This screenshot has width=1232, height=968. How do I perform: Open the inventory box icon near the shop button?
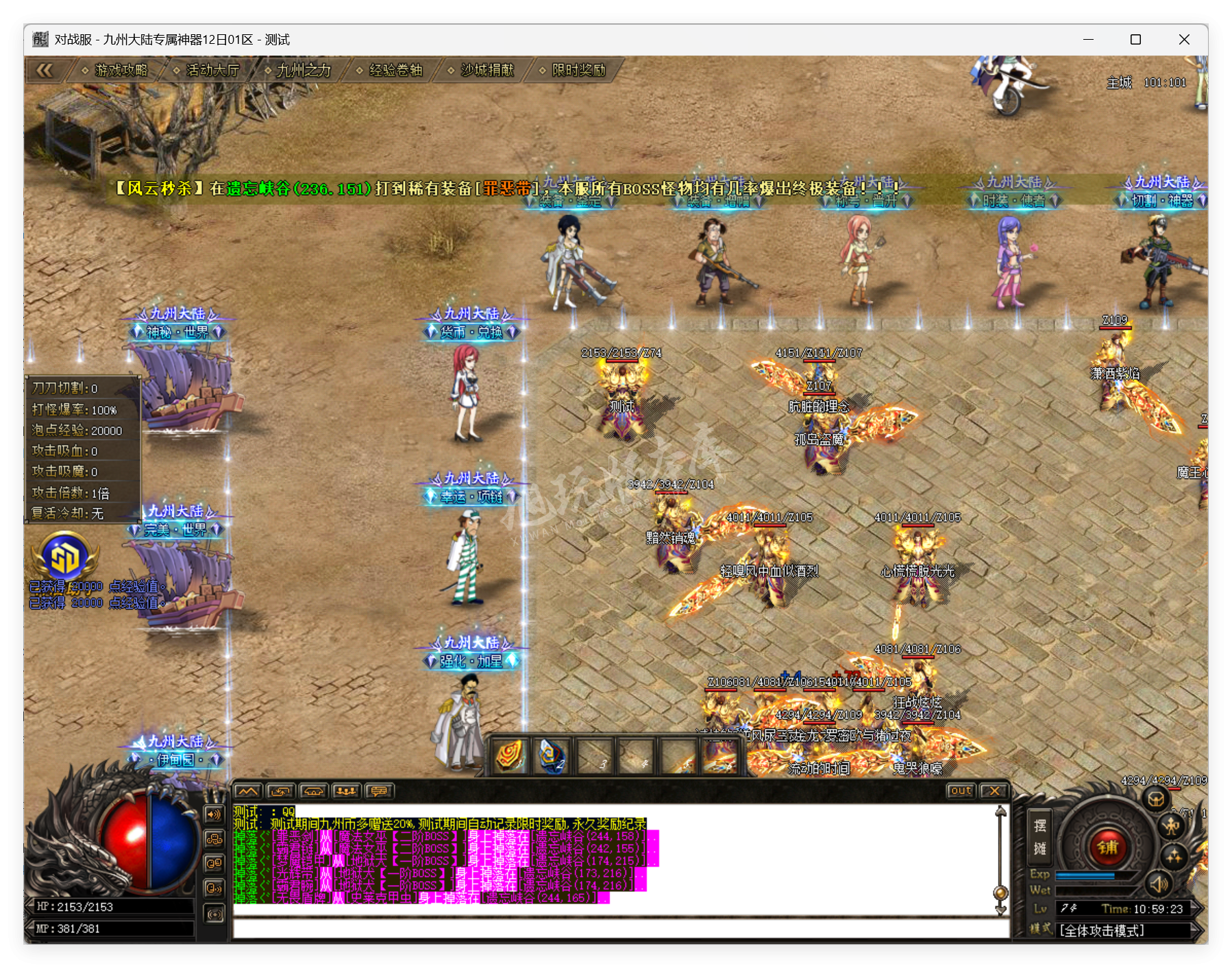pyautogui.click(x=1156, y=799)
